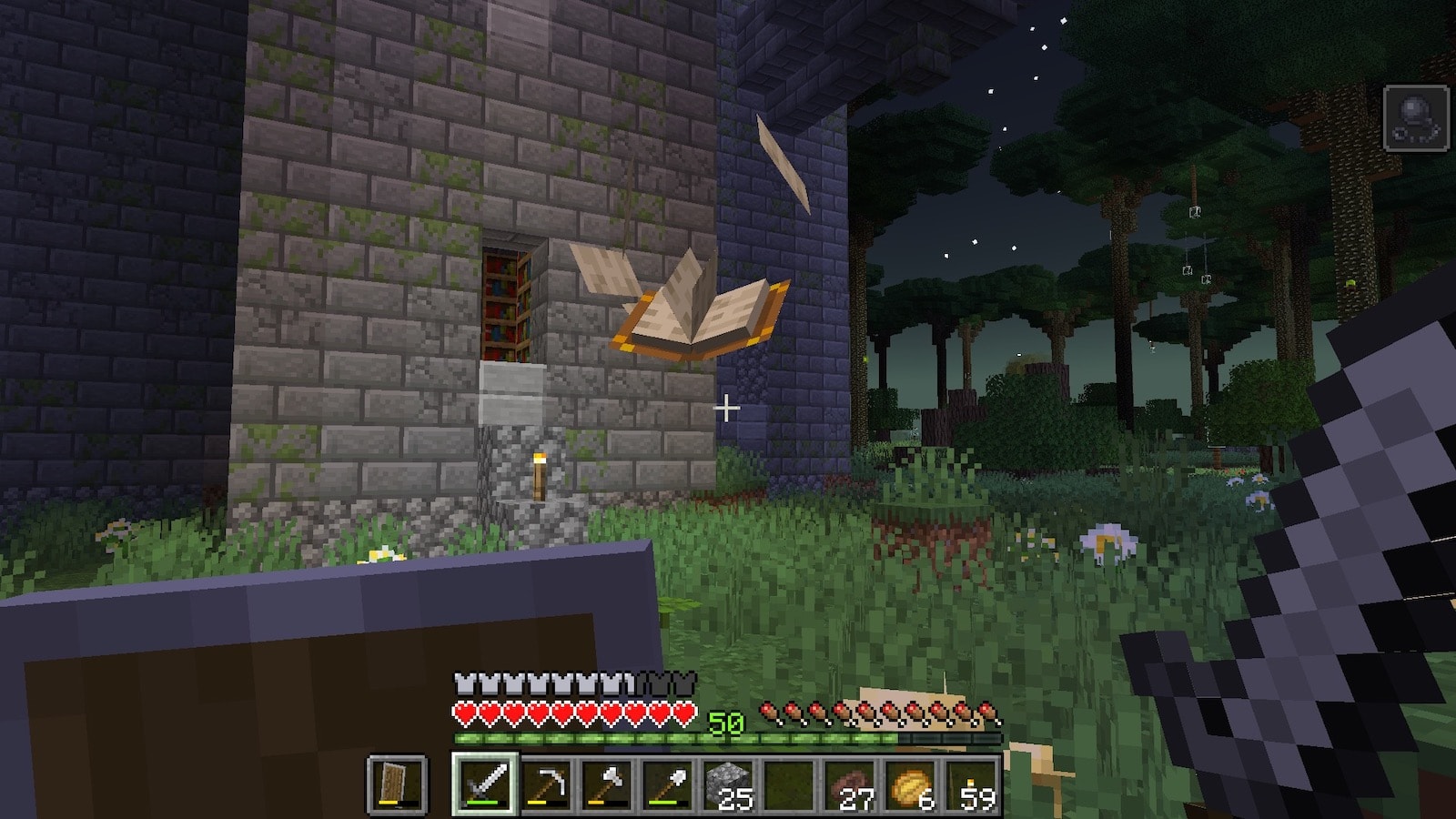Select the golden food stack of 6
The image size is (1456, 819).
tap(911, 784)
